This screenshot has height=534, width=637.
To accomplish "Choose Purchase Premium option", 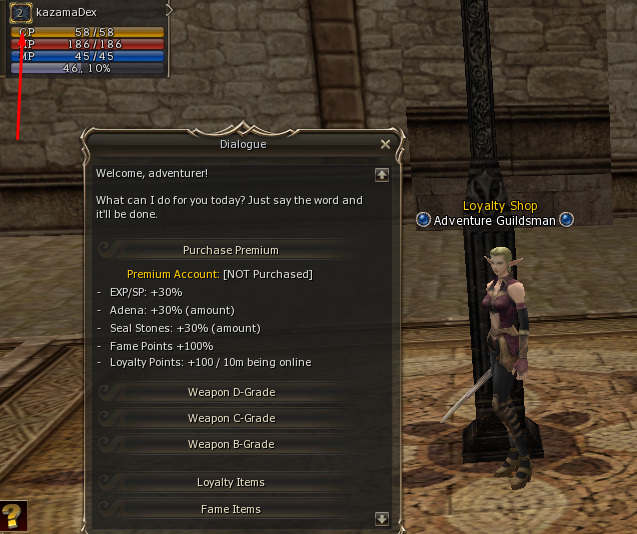I will tap(231, 250).
